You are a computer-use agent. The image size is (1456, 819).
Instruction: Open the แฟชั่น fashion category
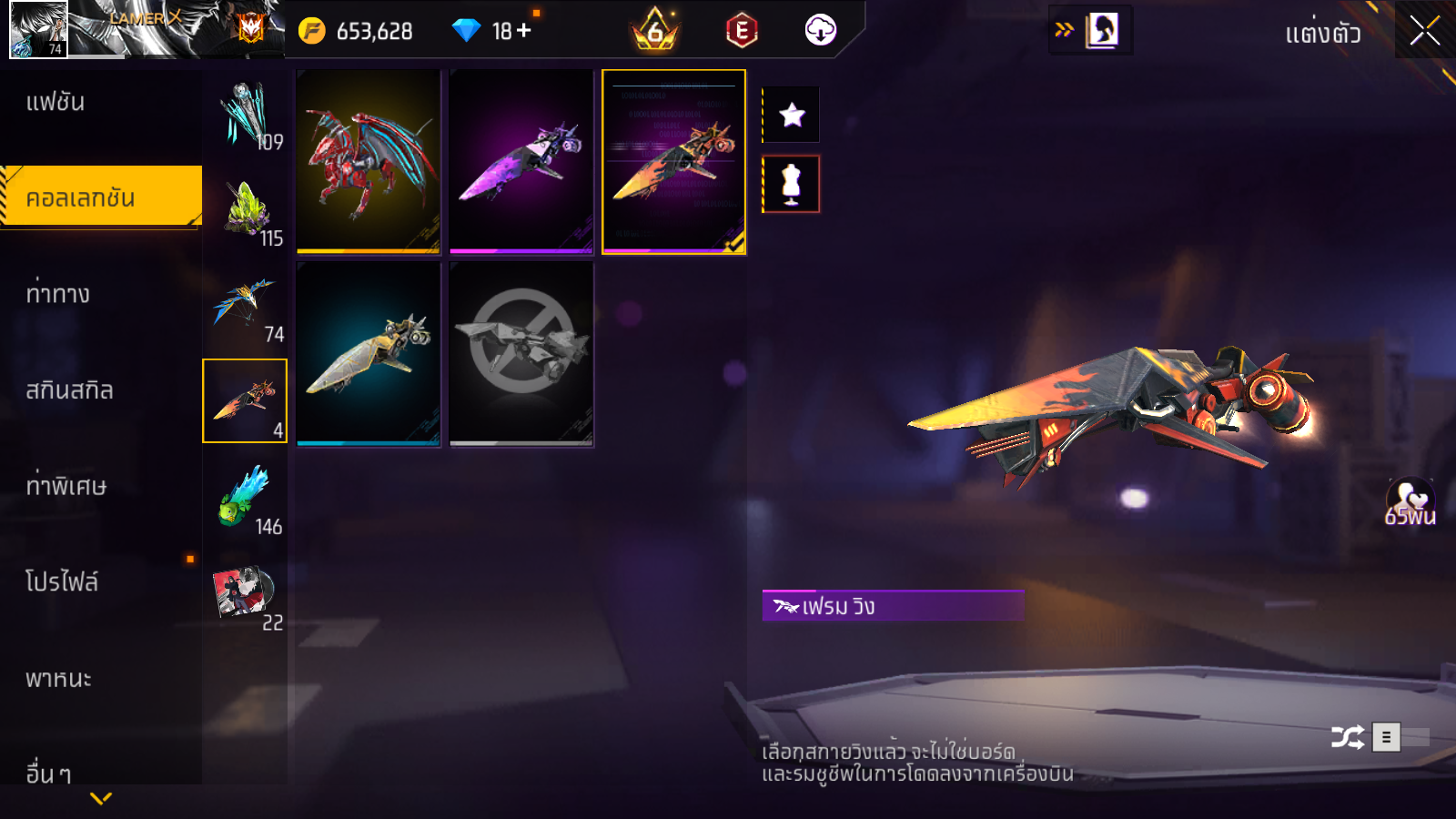56,102
